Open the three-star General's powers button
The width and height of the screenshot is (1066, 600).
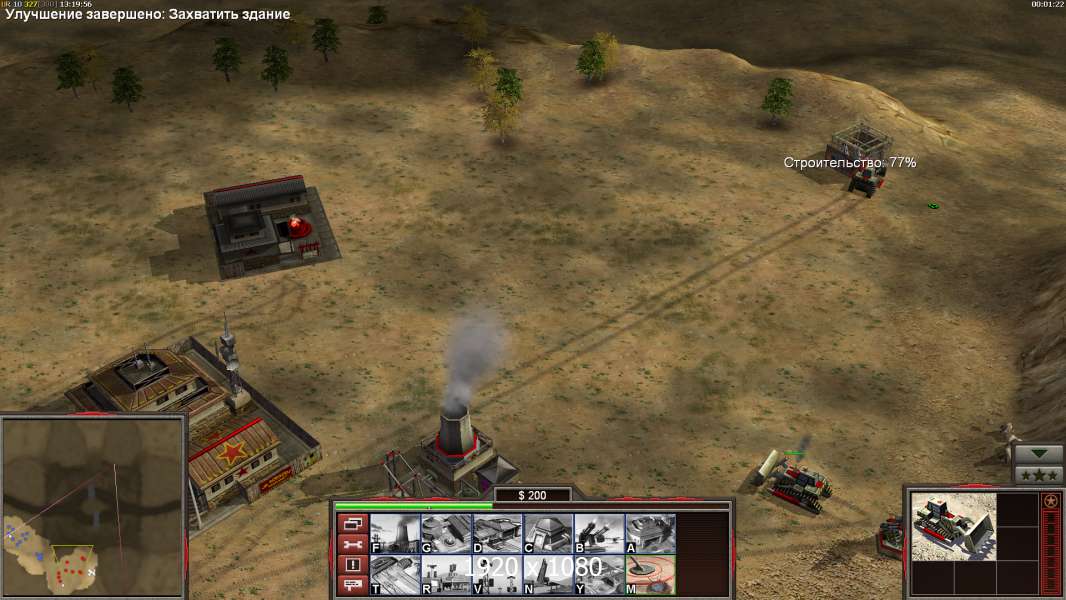(1038, 474)
